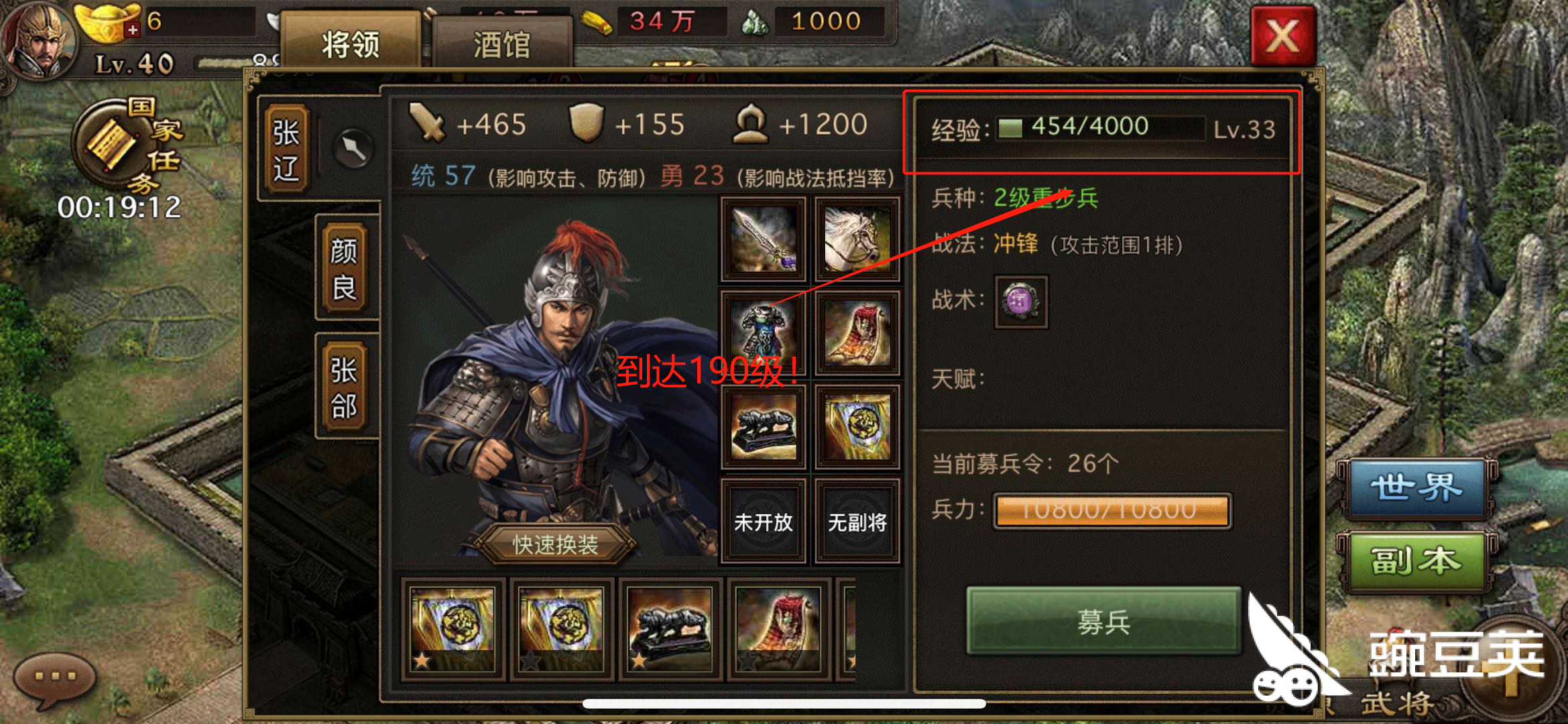Open the magnifying glass search icon near 张辽
This screenshot has width=1568, height=724.
(x=355, y=149)
